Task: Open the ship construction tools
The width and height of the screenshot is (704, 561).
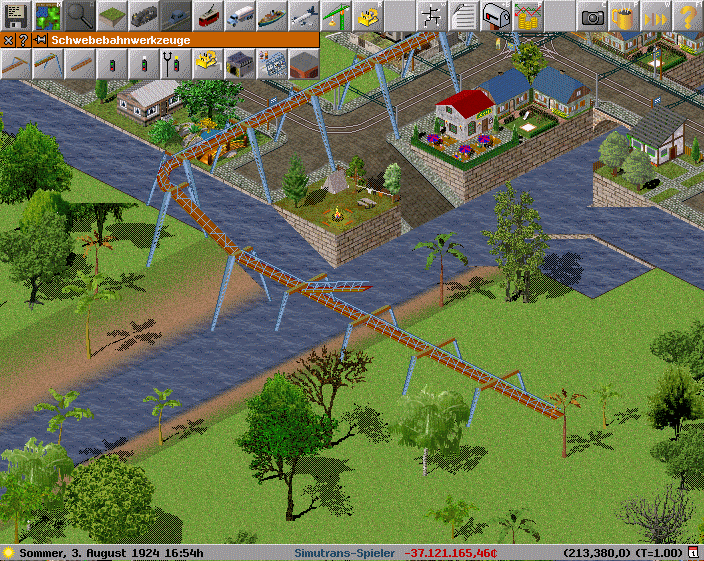Action: 272,16
